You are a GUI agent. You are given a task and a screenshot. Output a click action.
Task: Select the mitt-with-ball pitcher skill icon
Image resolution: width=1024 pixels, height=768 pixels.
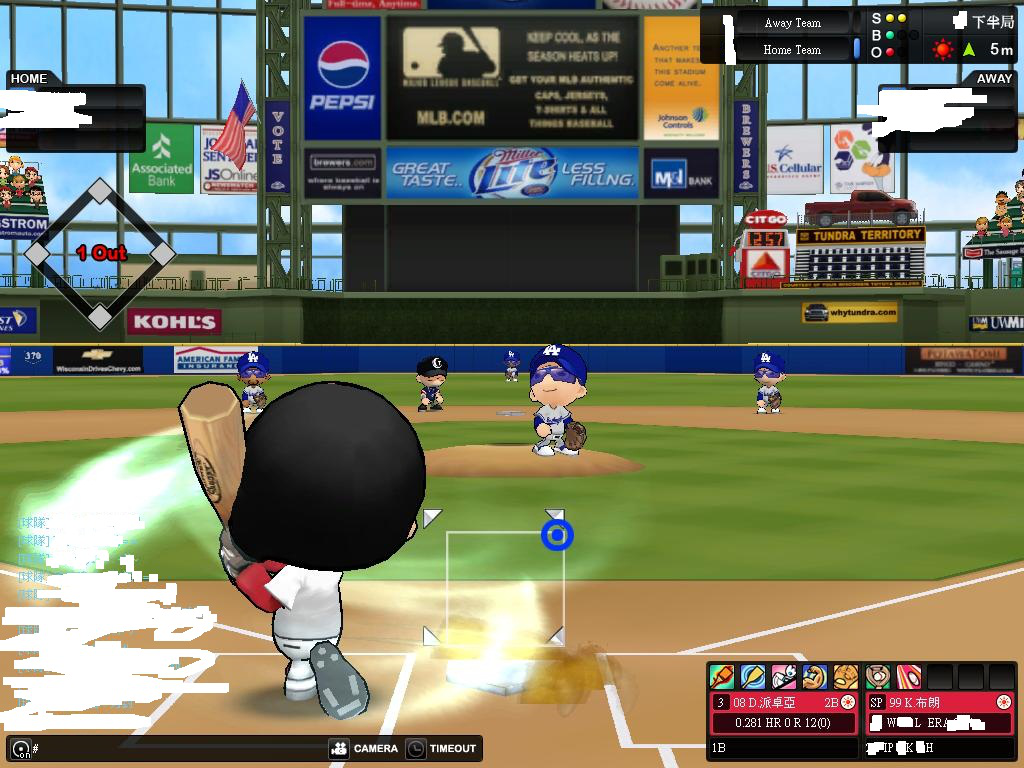878,676
